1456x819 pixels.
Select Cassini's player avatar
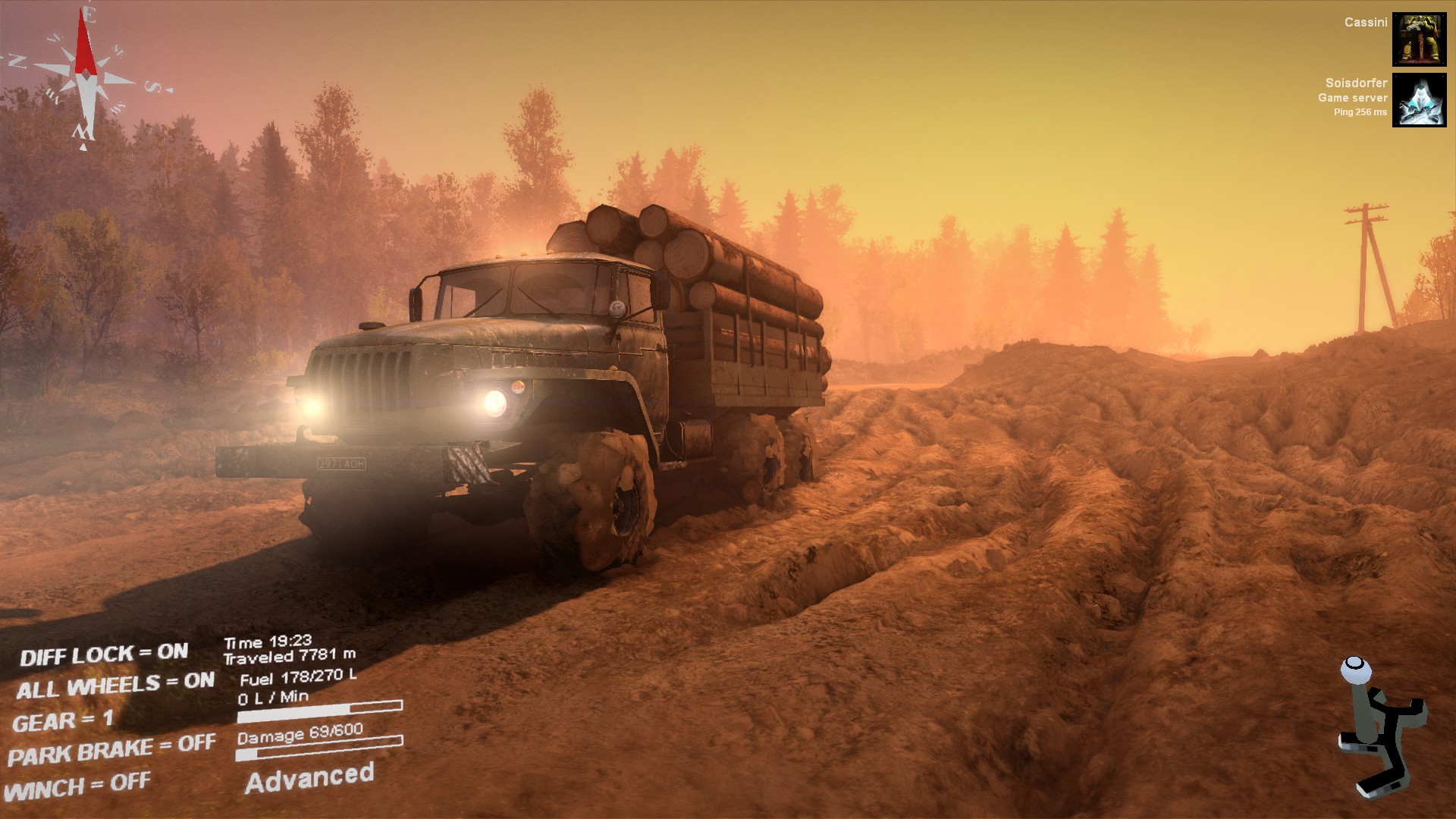click(x=1419, y=39)
